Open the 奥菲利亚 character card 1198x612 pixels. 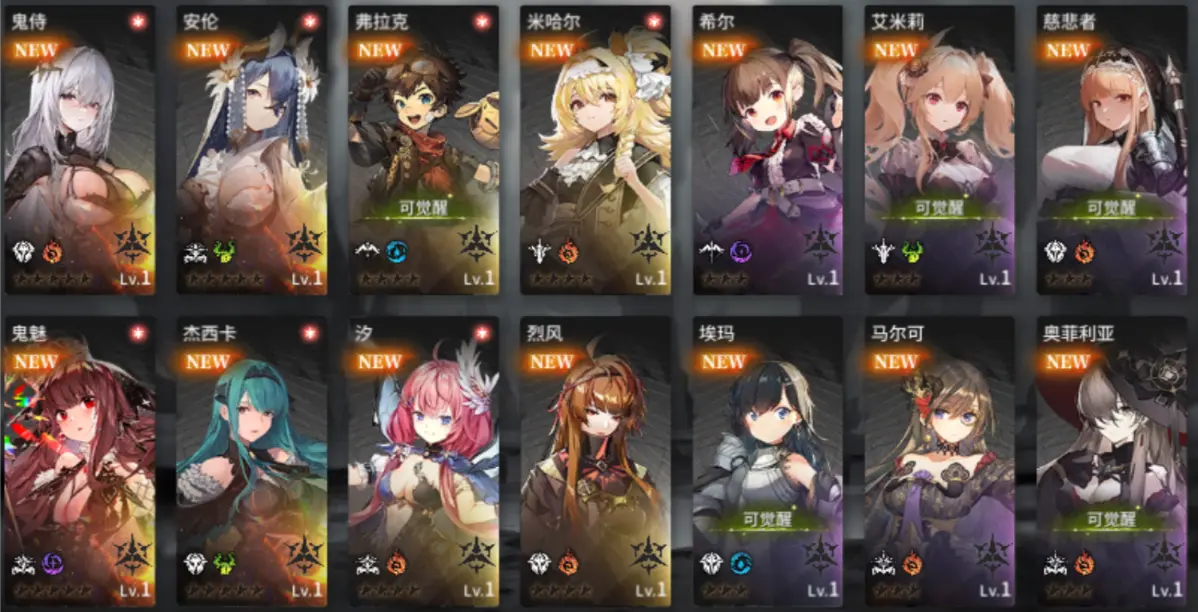click(x=1112, y=460)
